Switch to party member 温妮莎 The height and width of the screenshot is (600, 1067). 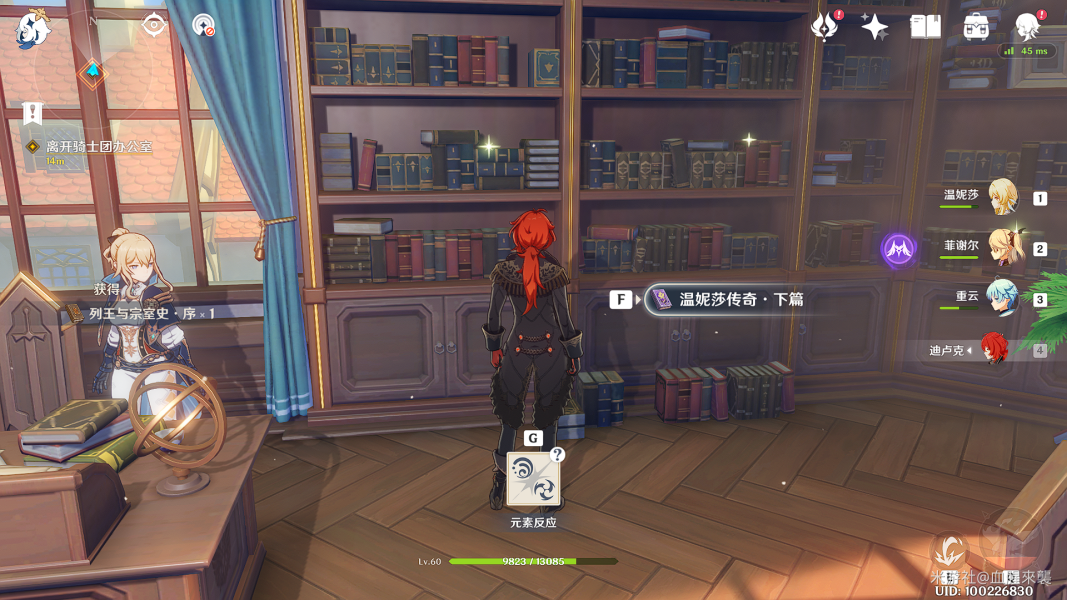click(1002, 196)
